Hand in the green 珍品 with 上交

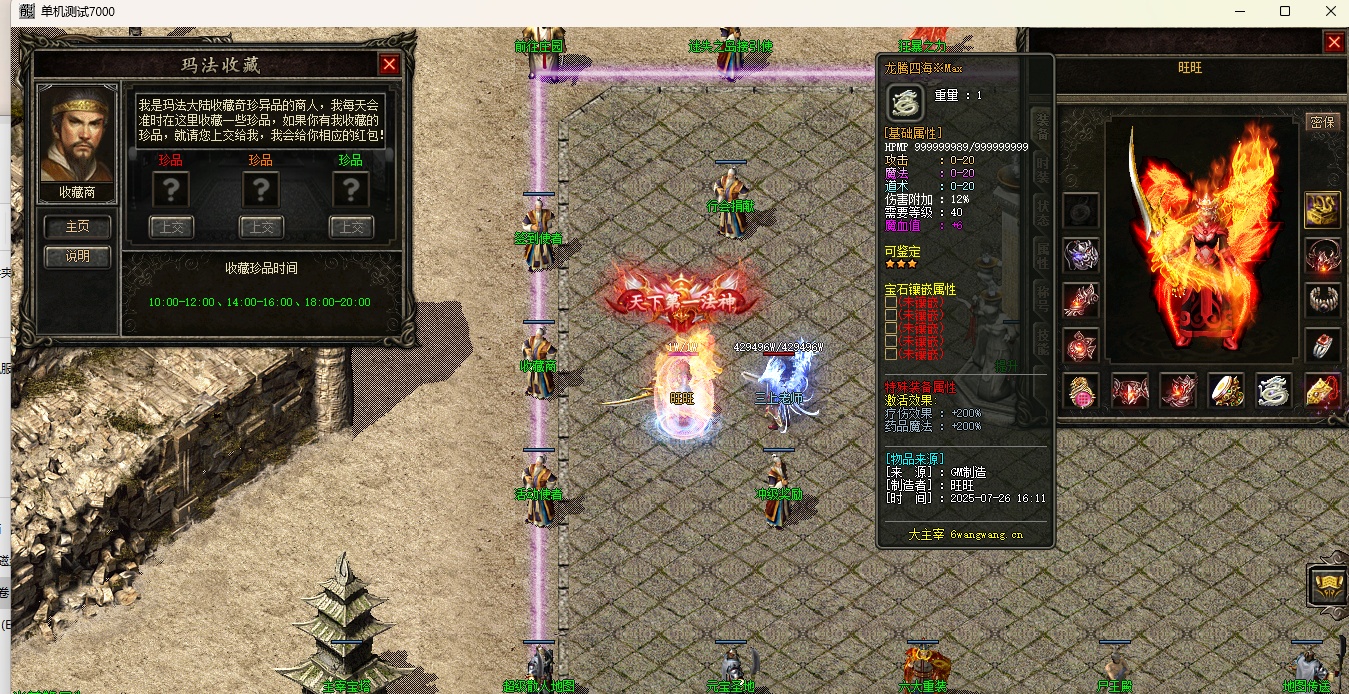click(x=351, y=227)
